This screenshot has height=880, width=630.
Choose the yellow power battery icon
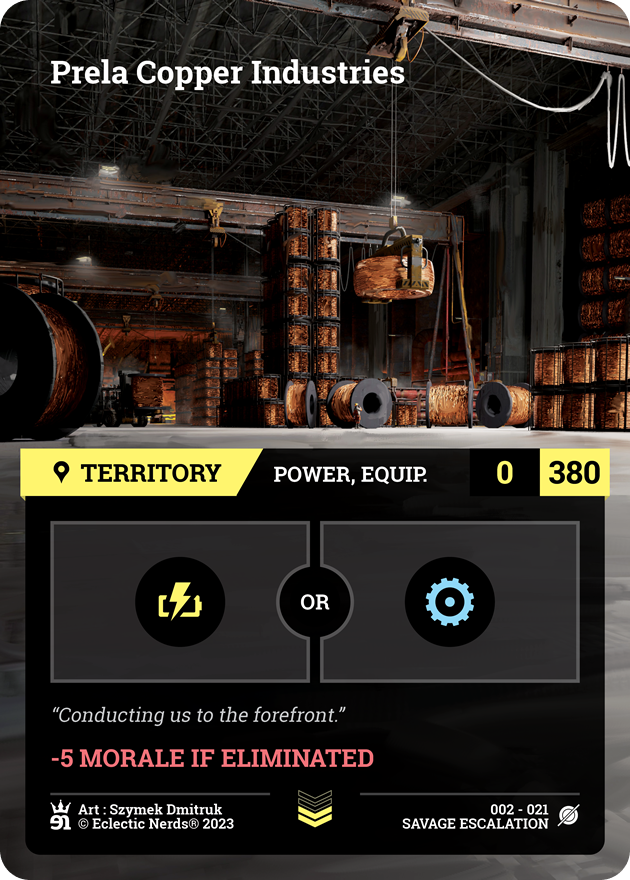[x=180, y=602]
